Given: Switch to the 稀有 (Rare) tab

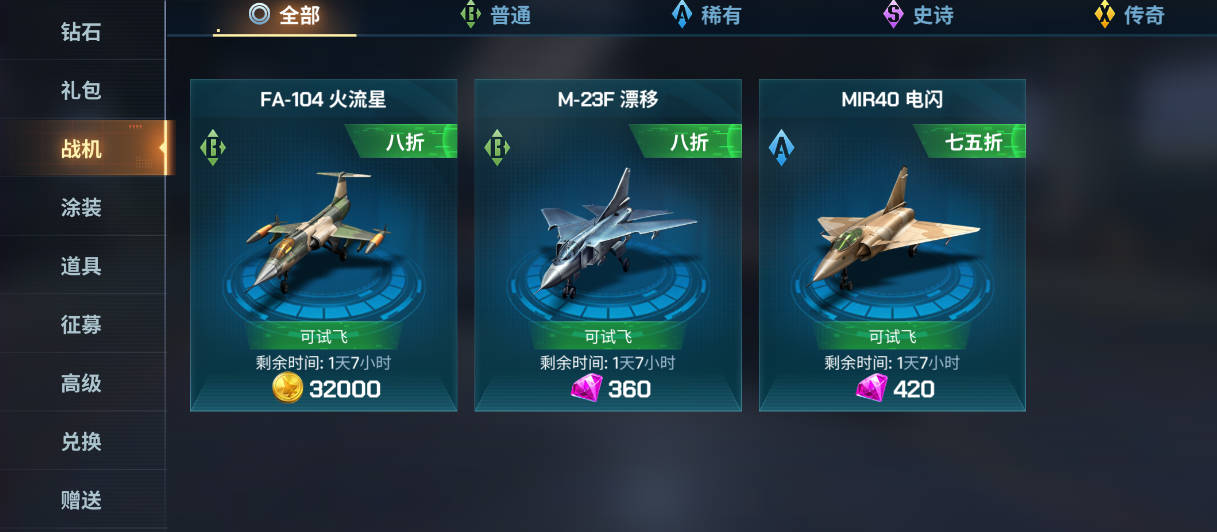Looking at the screenshot, I should point(707,16).
